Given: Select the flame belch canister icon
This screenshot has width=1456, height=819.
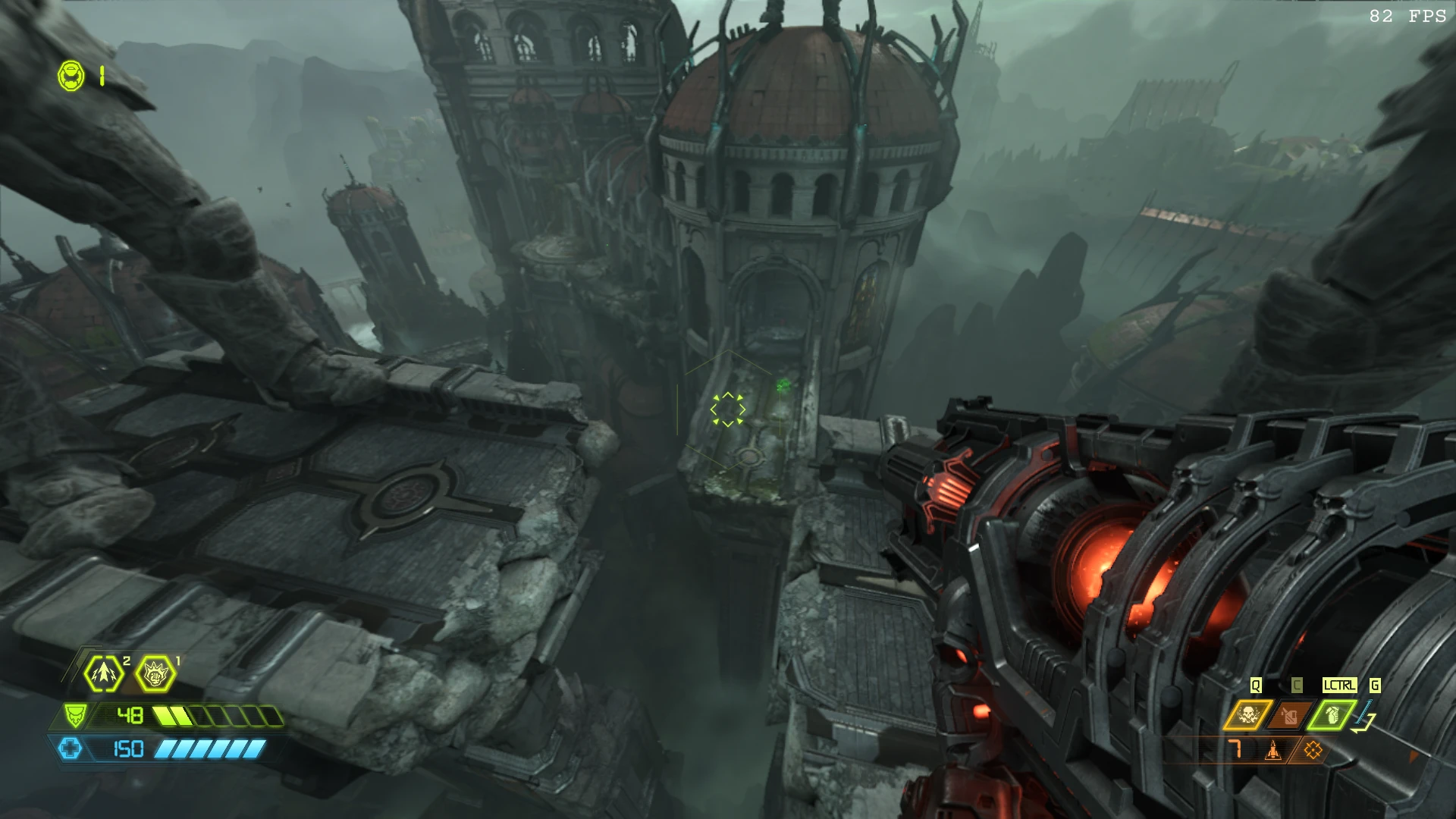Looking at the screenshot, I should pyautogui.click(x=1288, y=714).
